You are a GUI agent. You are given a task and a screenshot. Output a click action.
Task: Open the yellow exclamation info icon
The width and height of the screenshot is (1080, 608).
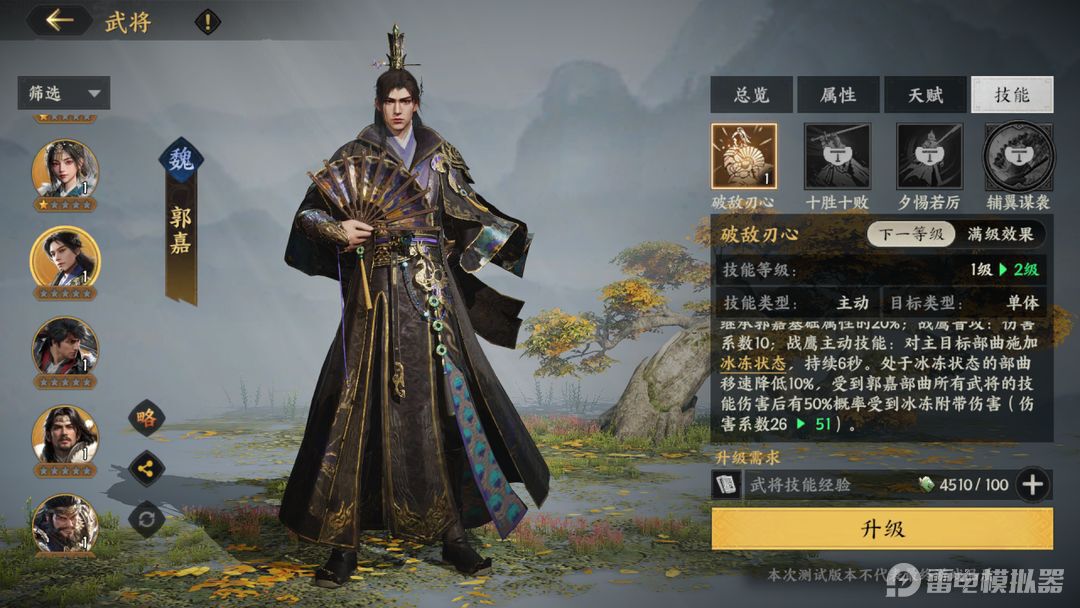point(207,21)
